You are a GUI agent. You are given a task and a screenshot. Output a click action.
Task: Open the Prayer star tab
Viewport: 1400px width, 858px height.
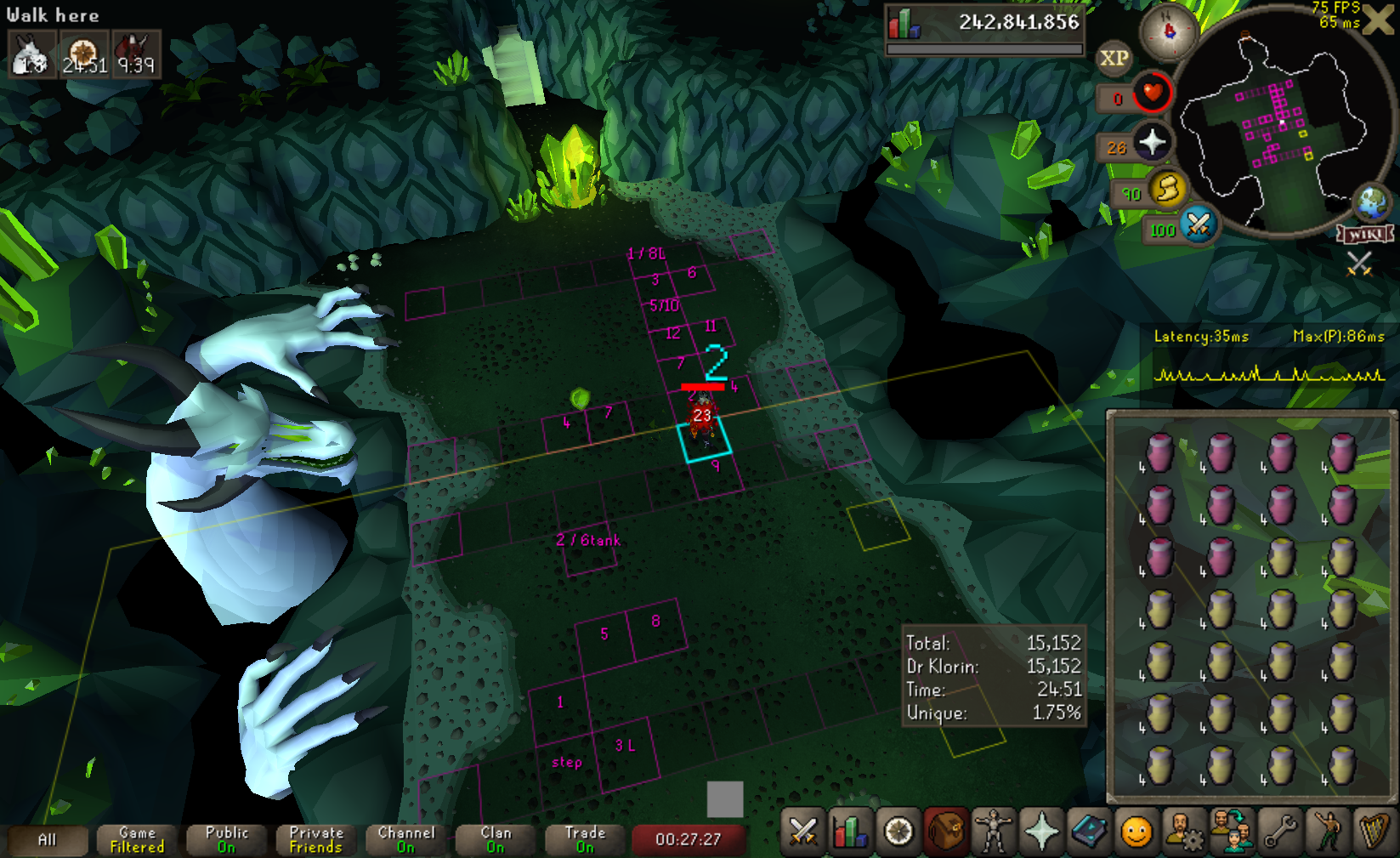[1041, 832]
